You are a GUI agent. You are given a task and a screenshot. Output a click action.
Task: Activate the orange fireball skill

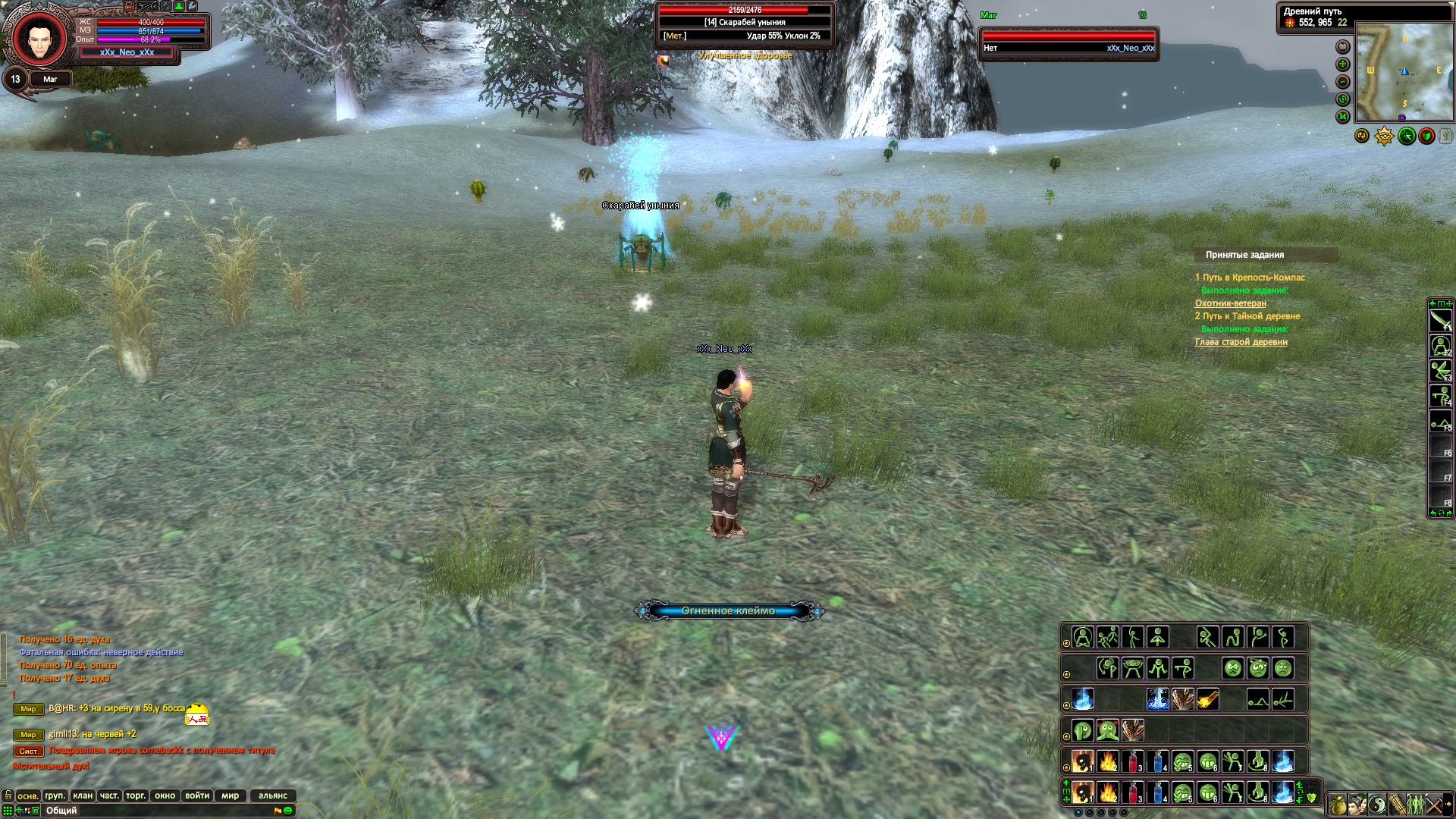1207,699
